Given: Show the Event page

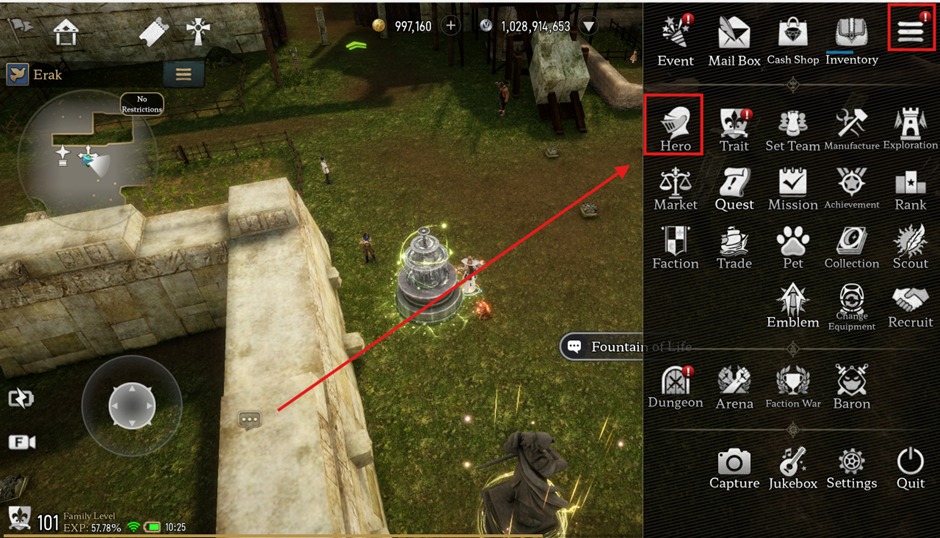Looking at the screenshot, I should click(x=676, y=40).
